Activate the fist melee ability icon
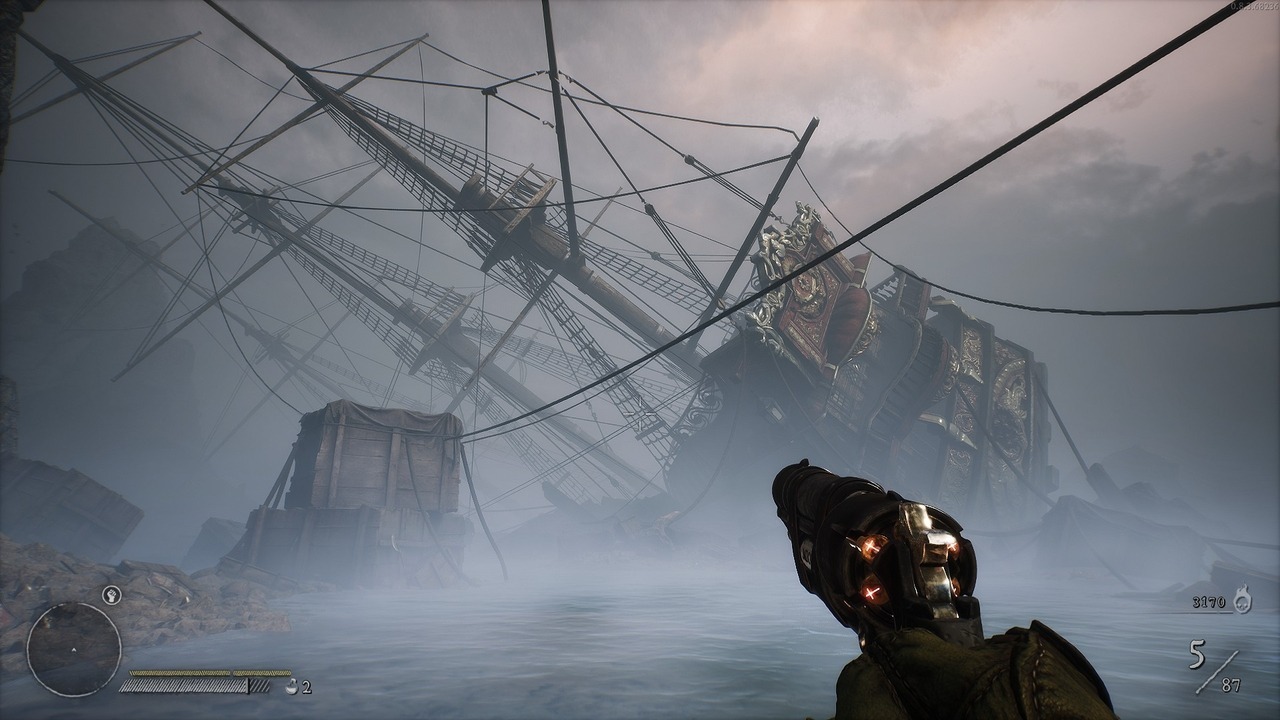 click(x=112, y=596)
